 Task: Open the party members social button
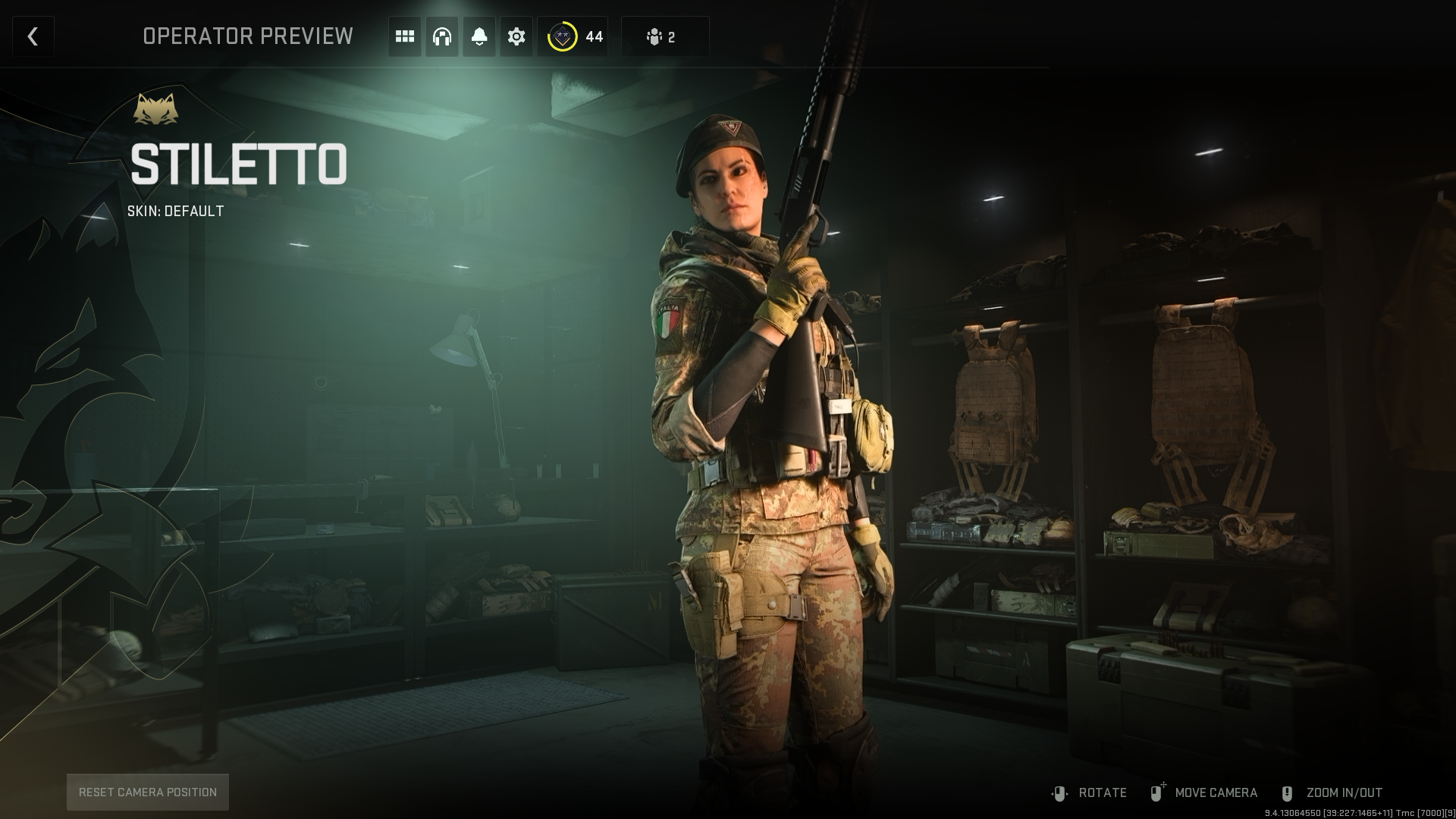point(664,36)
